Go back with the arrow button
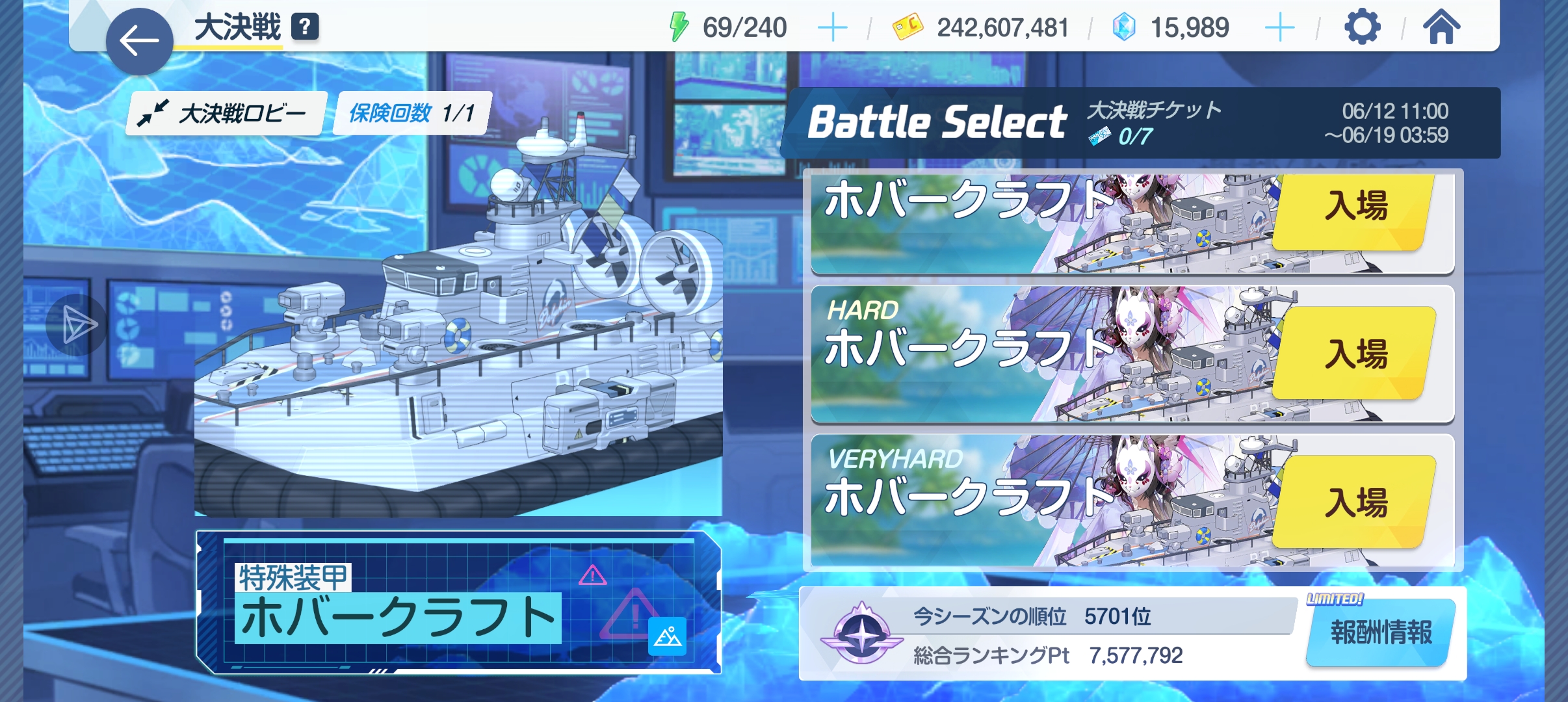The image size is (1568, 702). (x=139, y=41)
